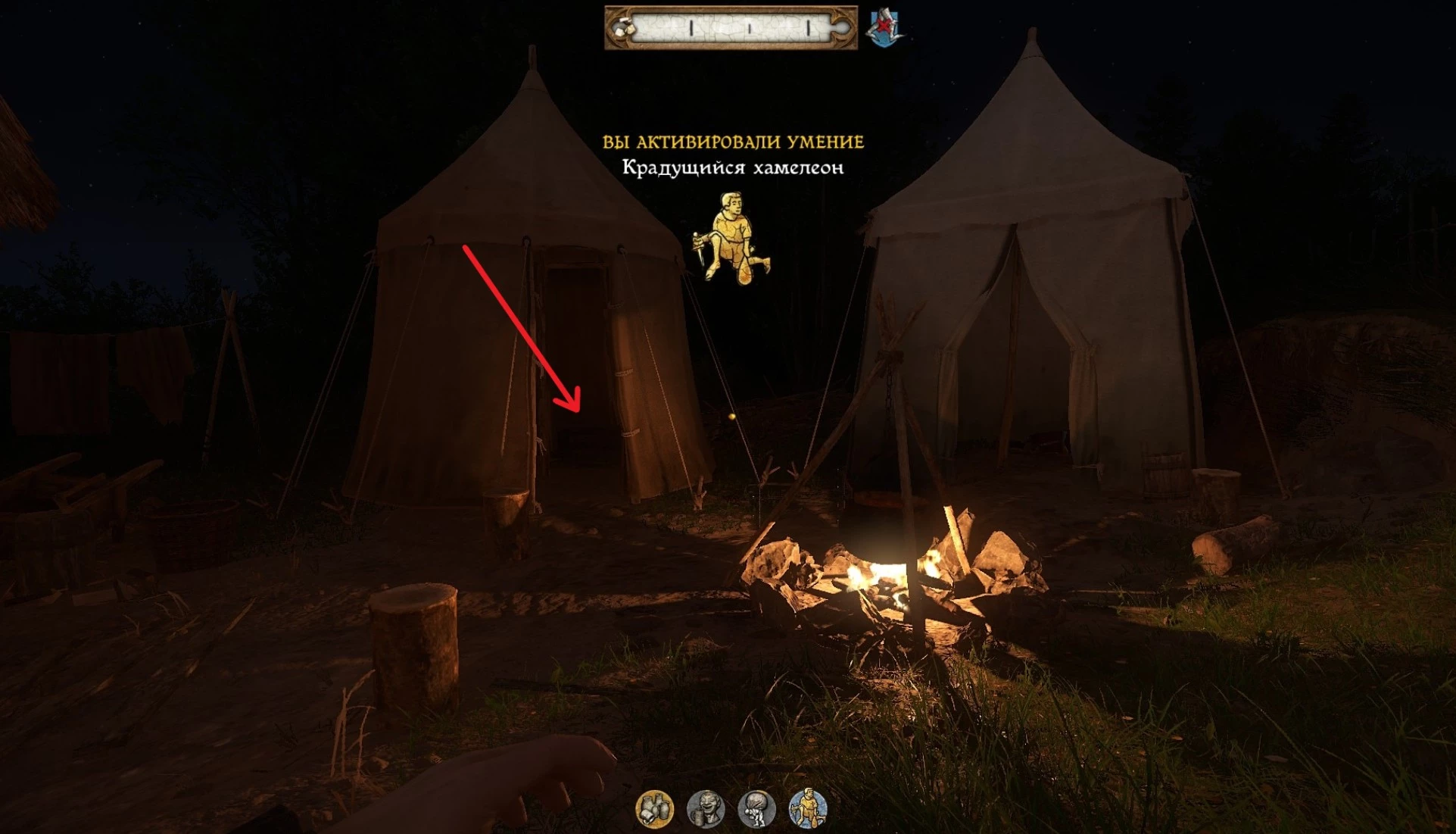Image resolution: width=1456 pixels, height=834 pixels.
Task: Choose the blue crouching thief status icon
Action: click(807, 809)
